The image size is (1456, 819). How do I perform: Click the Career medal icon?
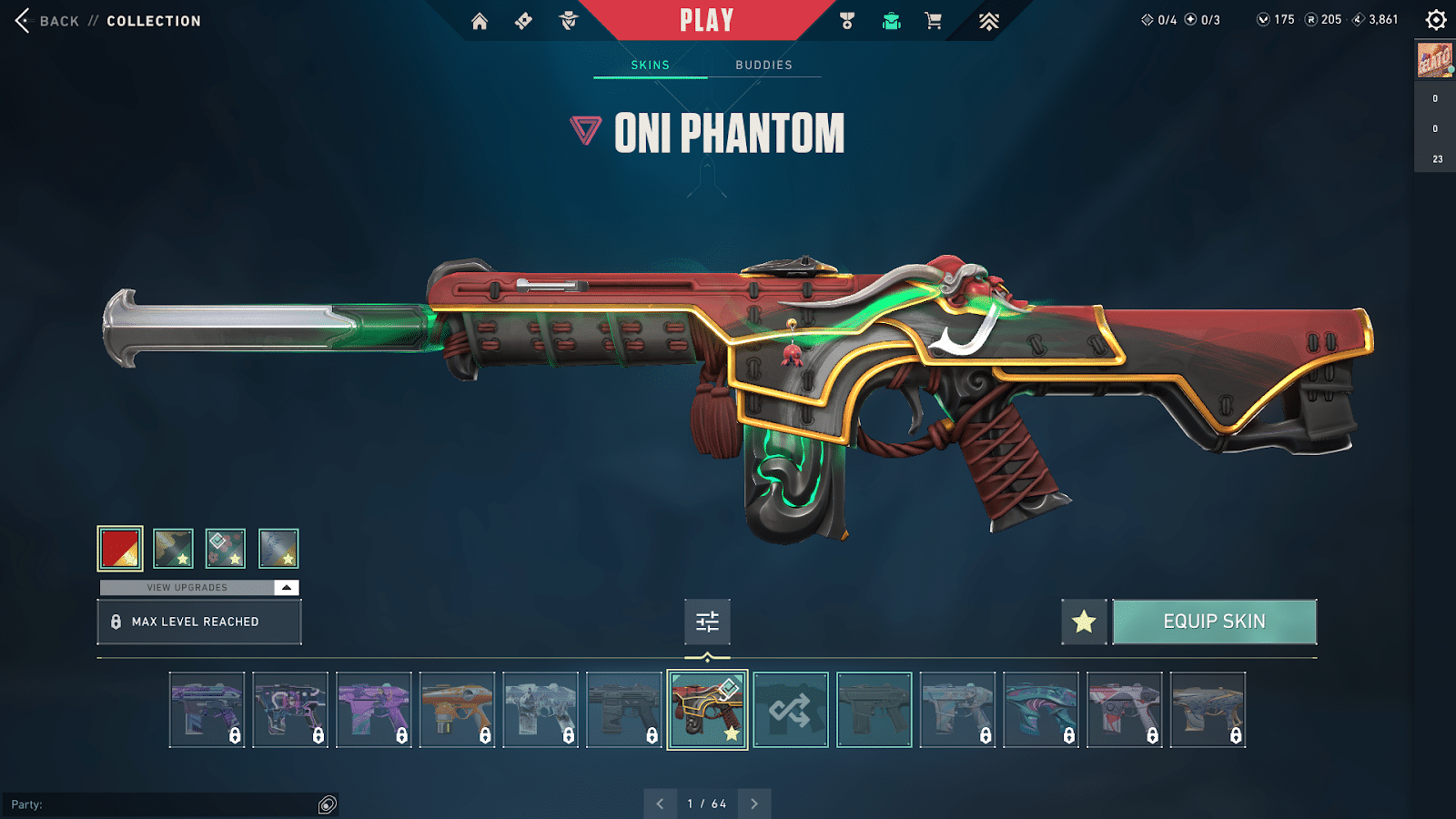coord(846,19)
